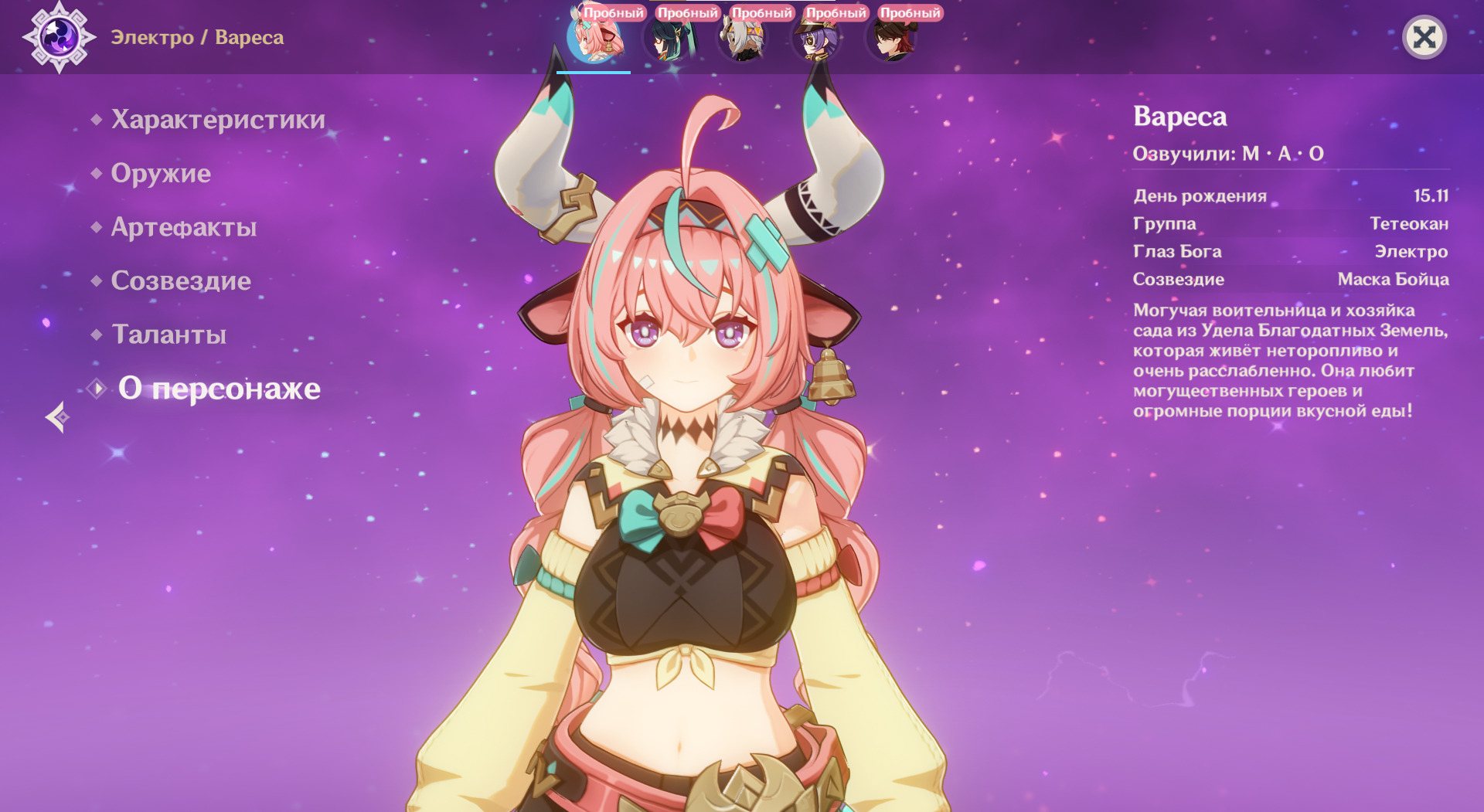Select the Оружие section
The height and width of the screenshot is (812, 1484).
(x=161, y=173)
